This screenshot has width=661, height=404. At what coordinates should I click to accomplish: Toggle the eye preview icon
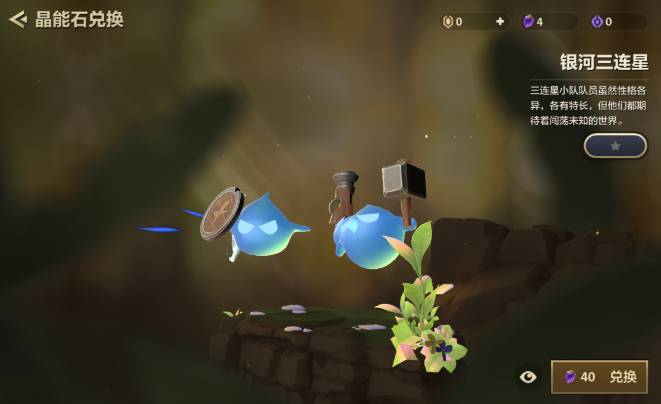pyautogui.click(x=528, y=377)
